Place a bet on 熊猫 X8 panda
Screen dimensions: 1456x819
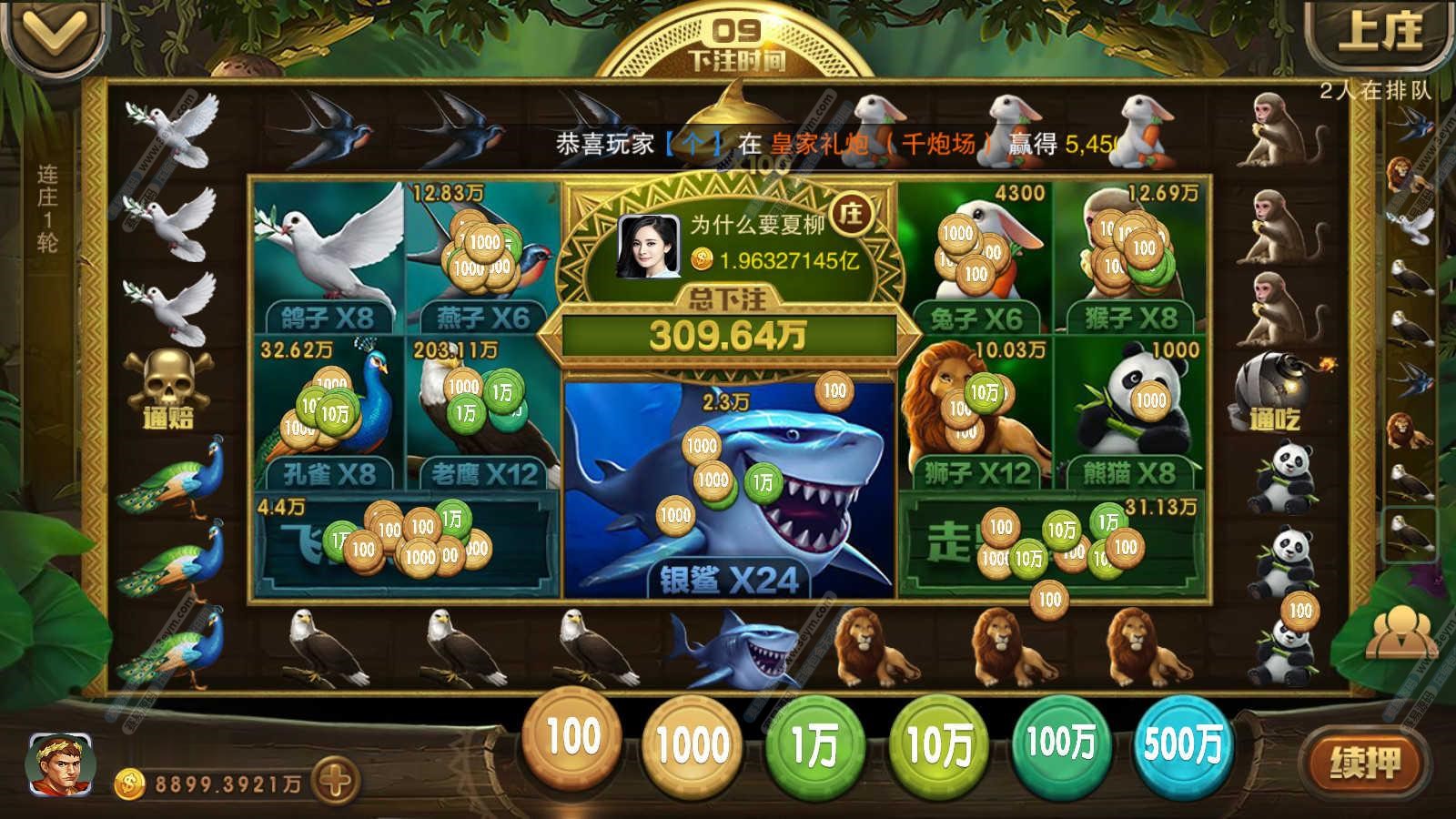coord(1130,411)
